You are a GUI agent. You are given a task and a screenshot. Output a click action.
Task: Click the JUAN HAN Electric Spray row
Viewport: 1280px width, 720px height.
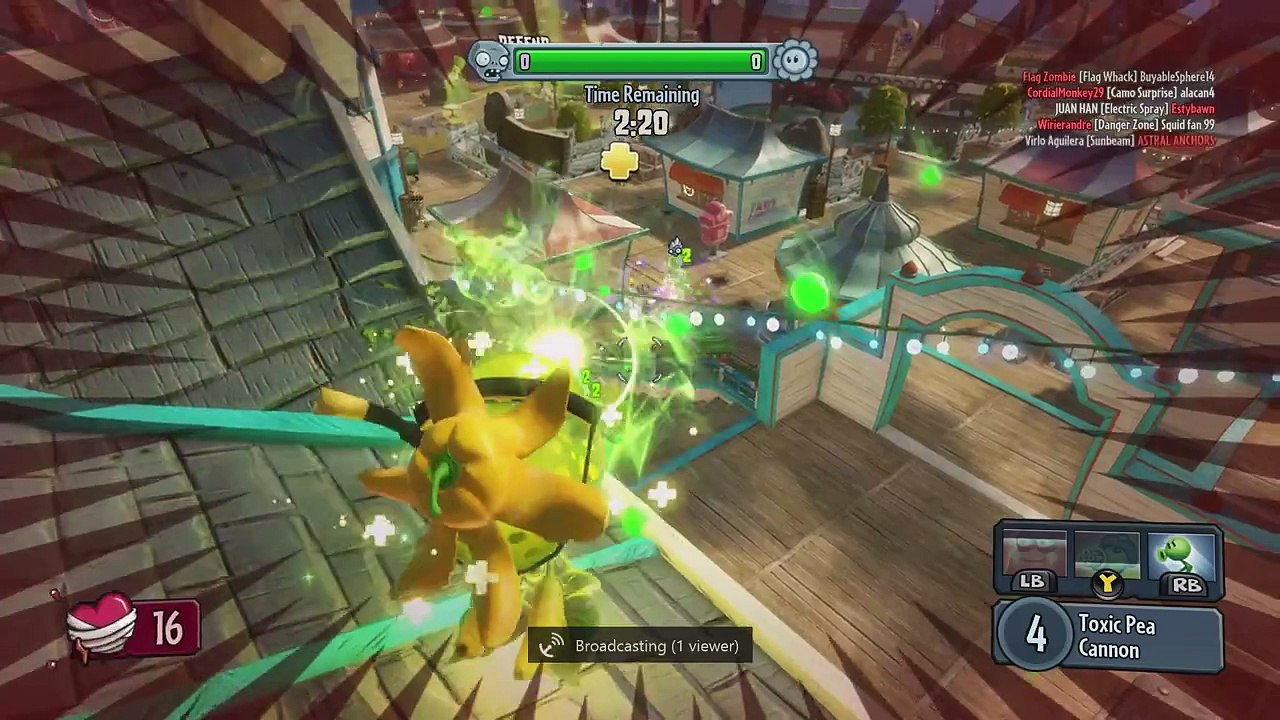click(1134, 109)
